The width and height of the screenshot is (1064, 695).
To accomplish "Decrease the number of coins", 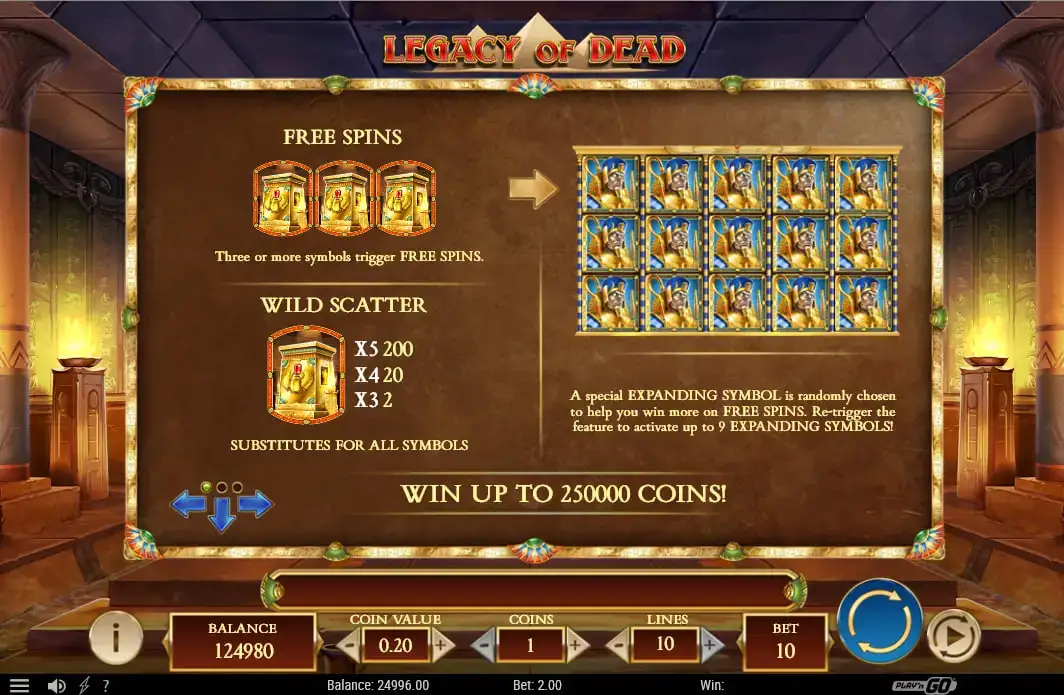I will pyautogui.click(x=482, y=645).
